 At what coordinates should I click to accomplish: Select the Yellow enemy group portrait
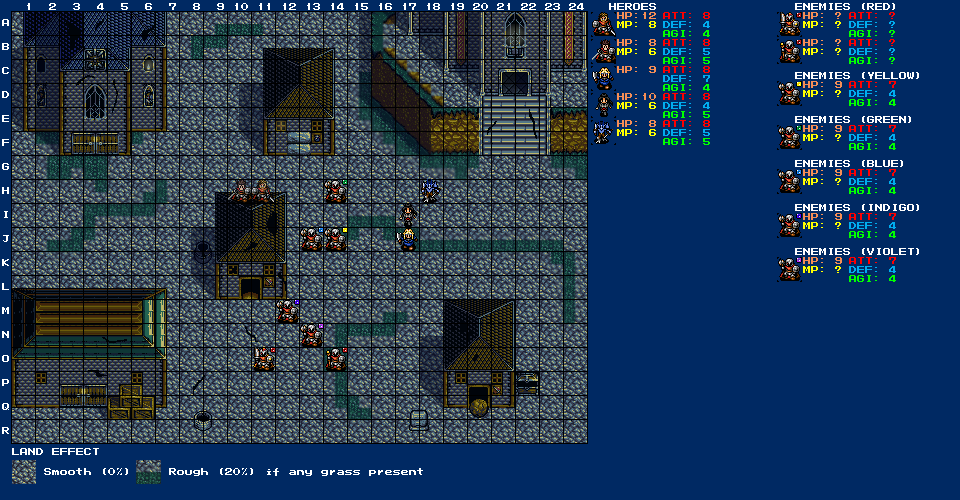tap(790, 93)
